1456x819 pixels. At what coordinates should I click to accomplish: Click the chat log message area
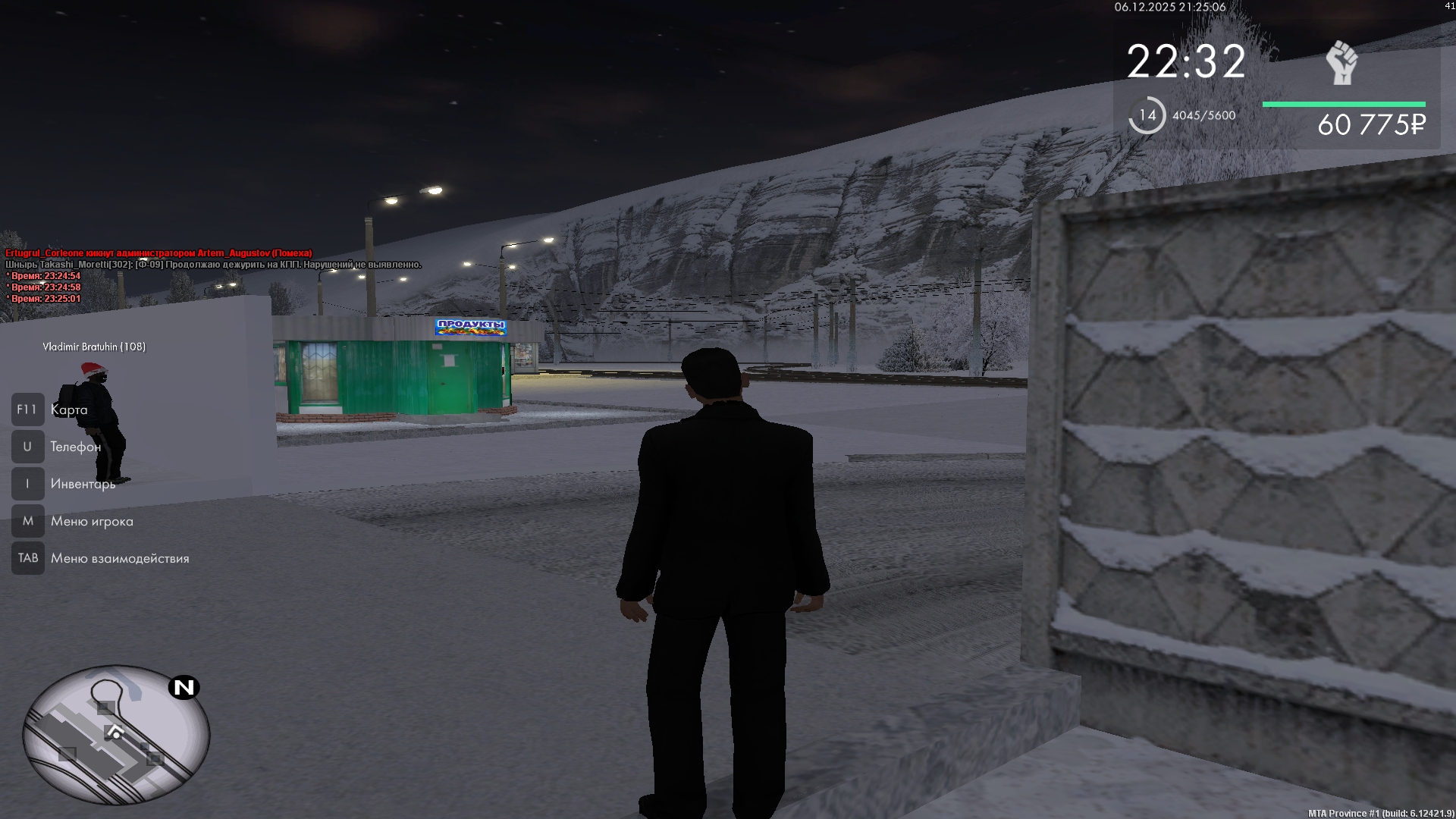coord(212,275)
